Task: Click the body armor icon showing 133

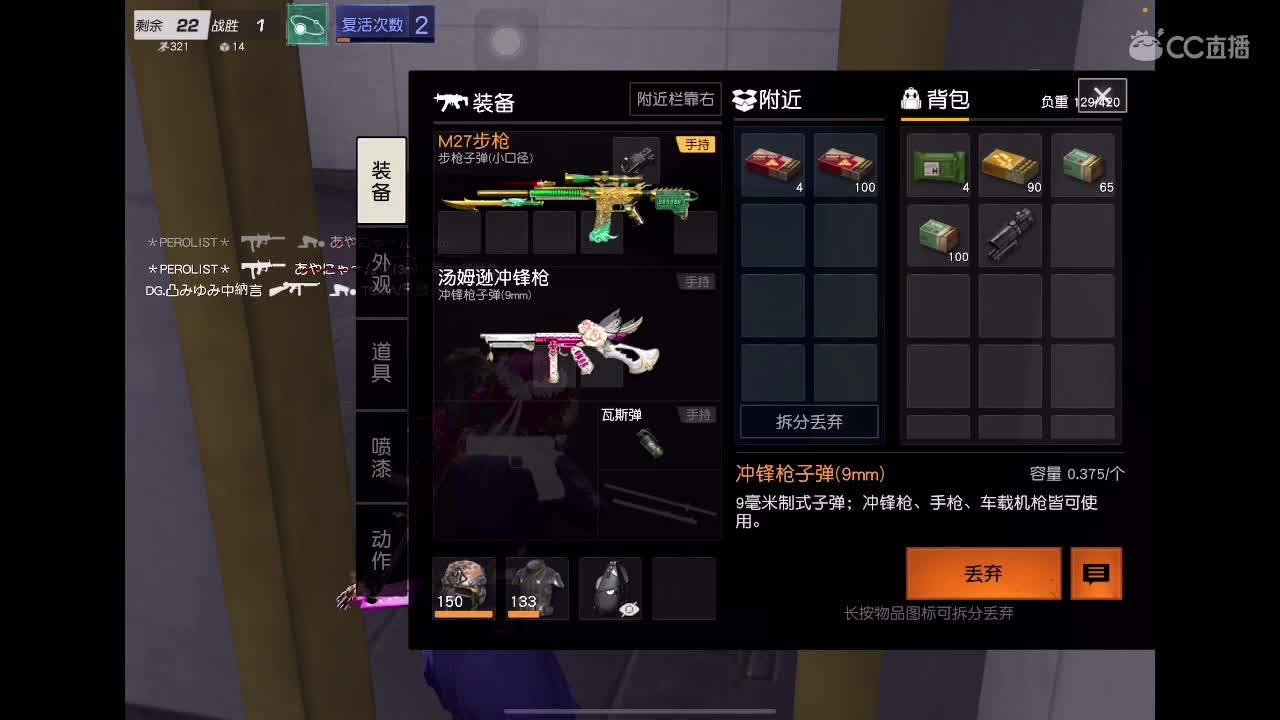Action: [536, 585]
